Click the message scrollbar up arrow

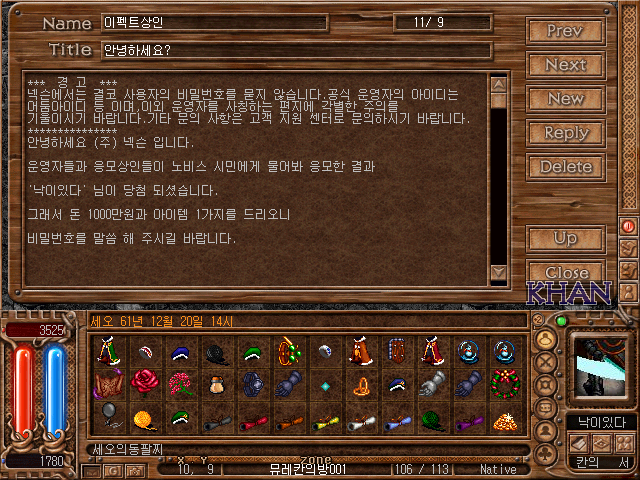pos(498,83)
